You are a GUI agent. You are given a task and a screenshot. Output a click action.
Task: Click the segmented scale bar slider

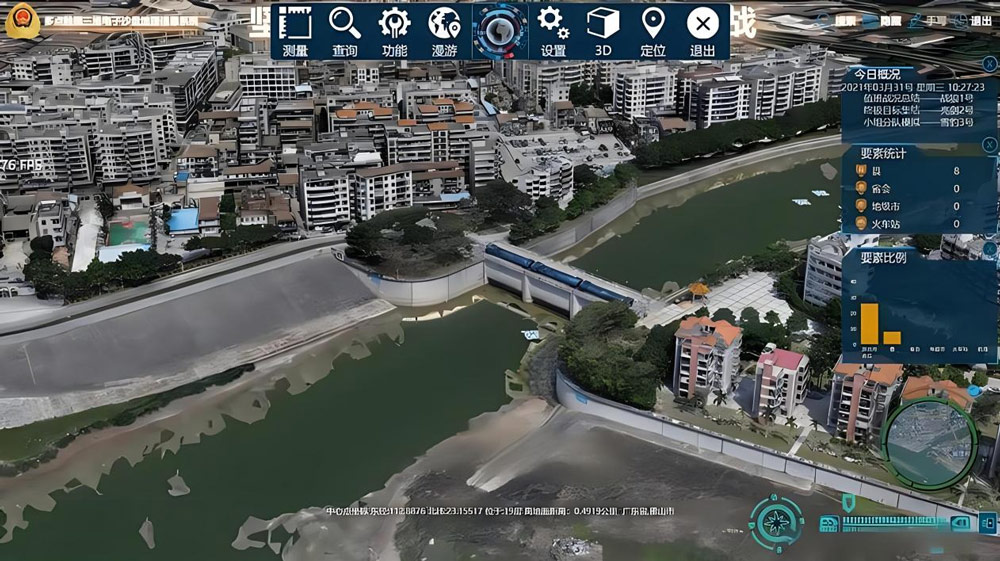(x=892, y=522)
